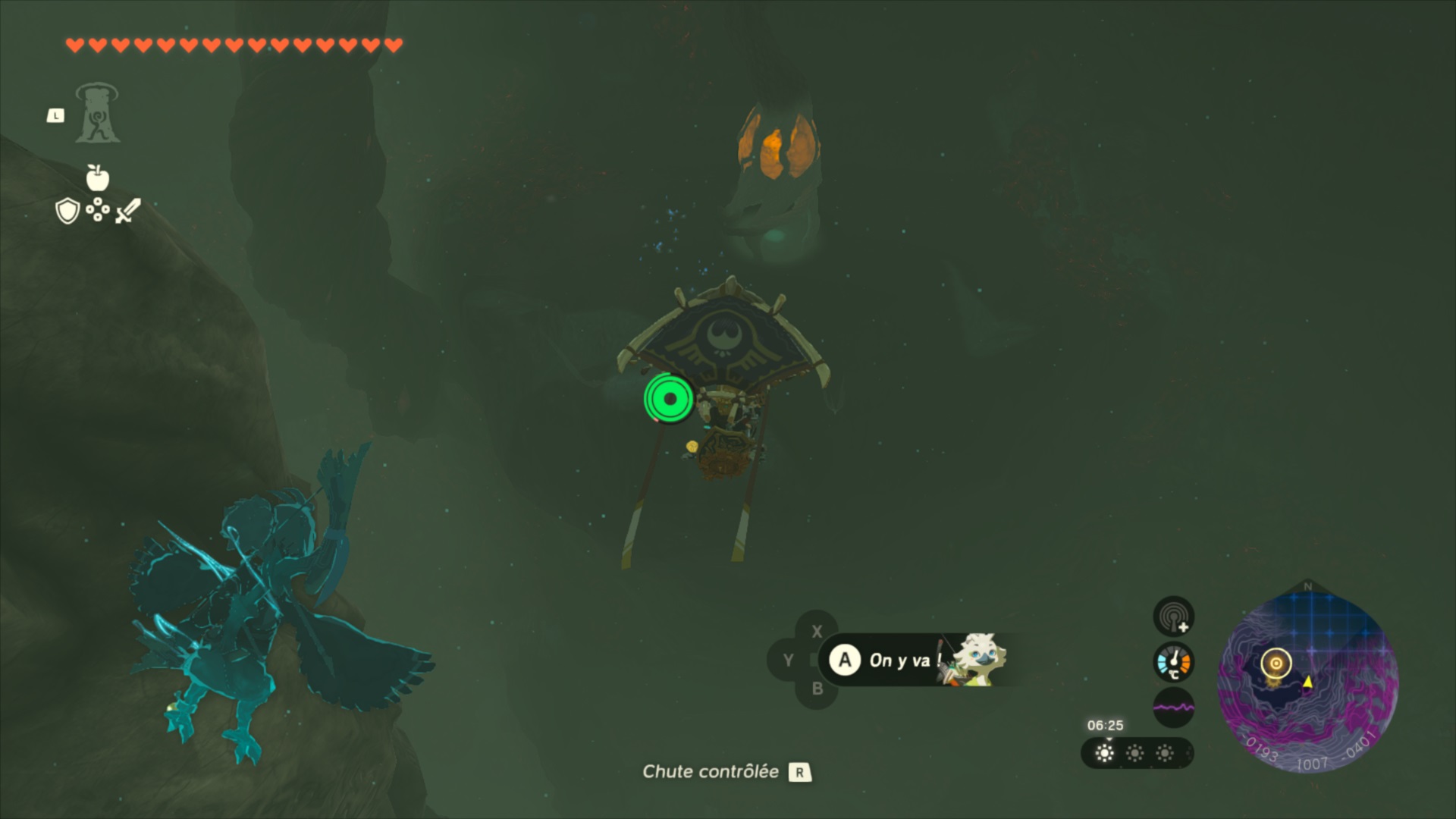The height and width of the screenshot is (819, 1456).
Task: Click the purple noise level indicator
Action: point(1173,708)
